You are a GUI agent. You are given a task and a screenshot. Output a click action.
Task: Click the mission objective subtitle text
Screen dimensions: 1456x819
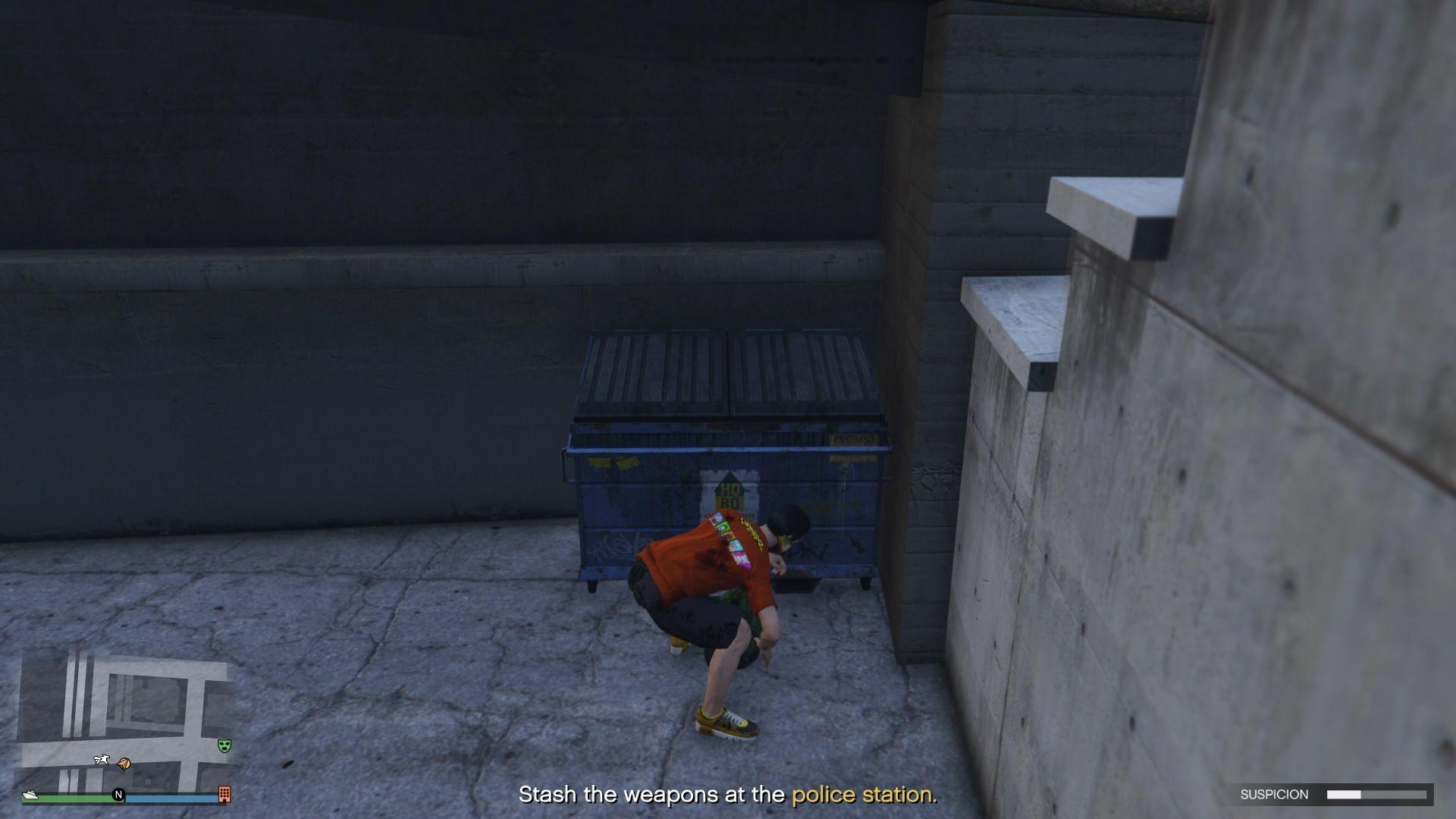pyautogui.click(x=728, y=795)
